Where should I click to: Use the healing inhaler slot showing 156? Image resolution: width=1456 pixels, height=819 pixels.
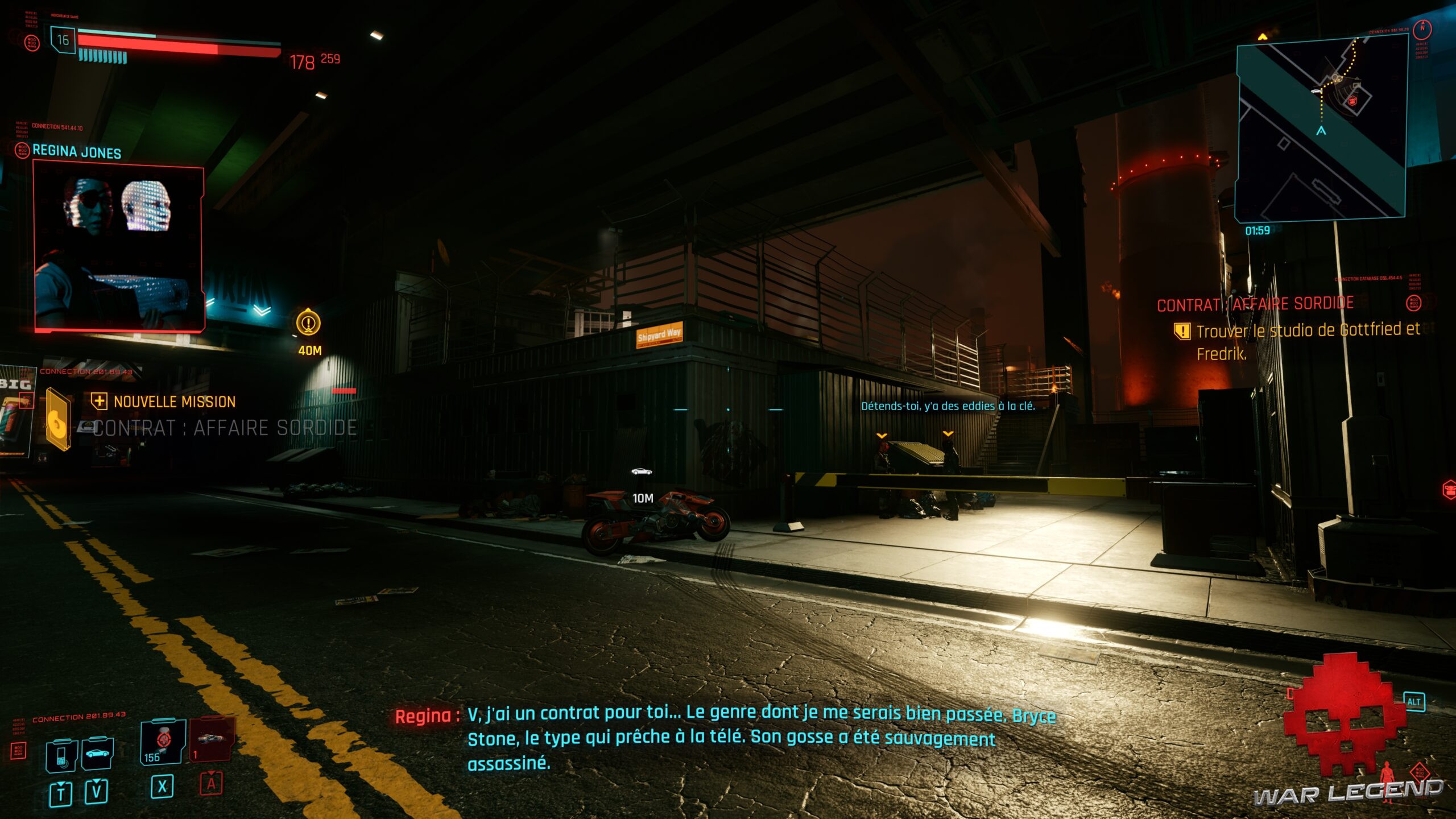pyautogui.click(x=163, y=742)
